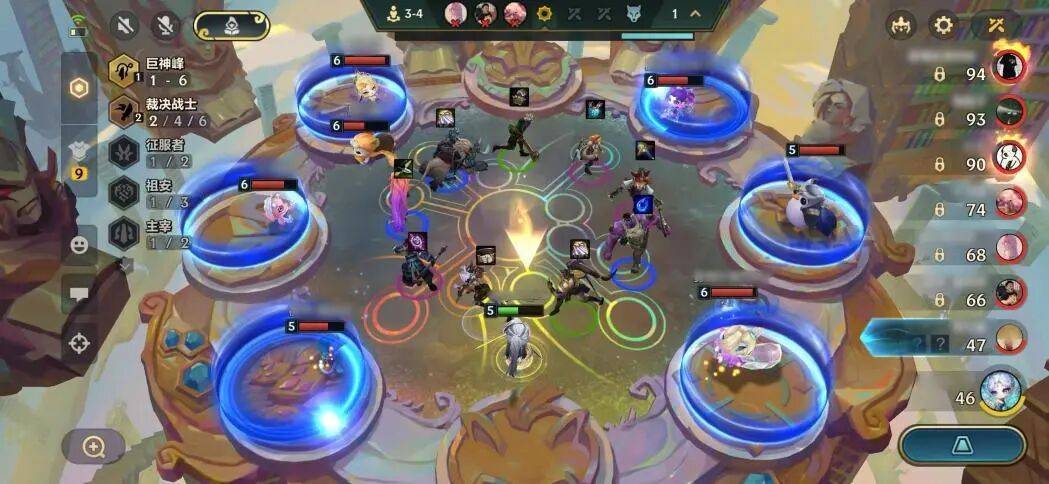Open the chat bubble

(x=78, y=294)
